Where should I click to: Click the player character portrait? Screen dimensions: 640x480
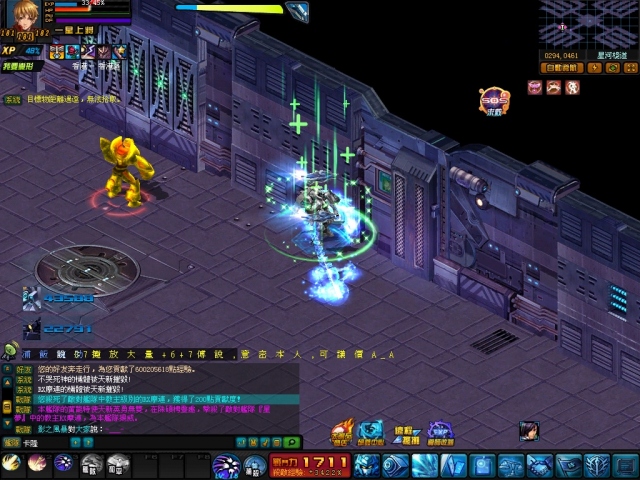coord(24,14)
